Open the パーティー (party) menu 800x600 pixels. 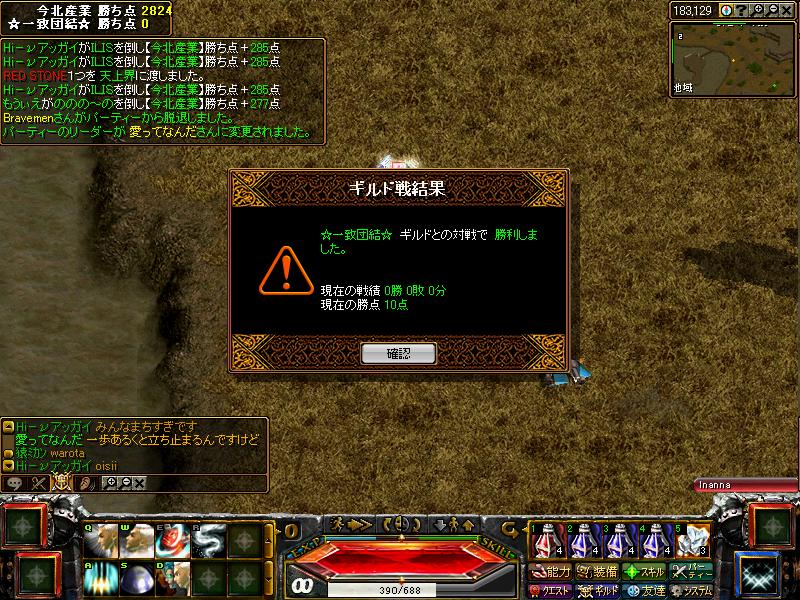tap(692, 572)
